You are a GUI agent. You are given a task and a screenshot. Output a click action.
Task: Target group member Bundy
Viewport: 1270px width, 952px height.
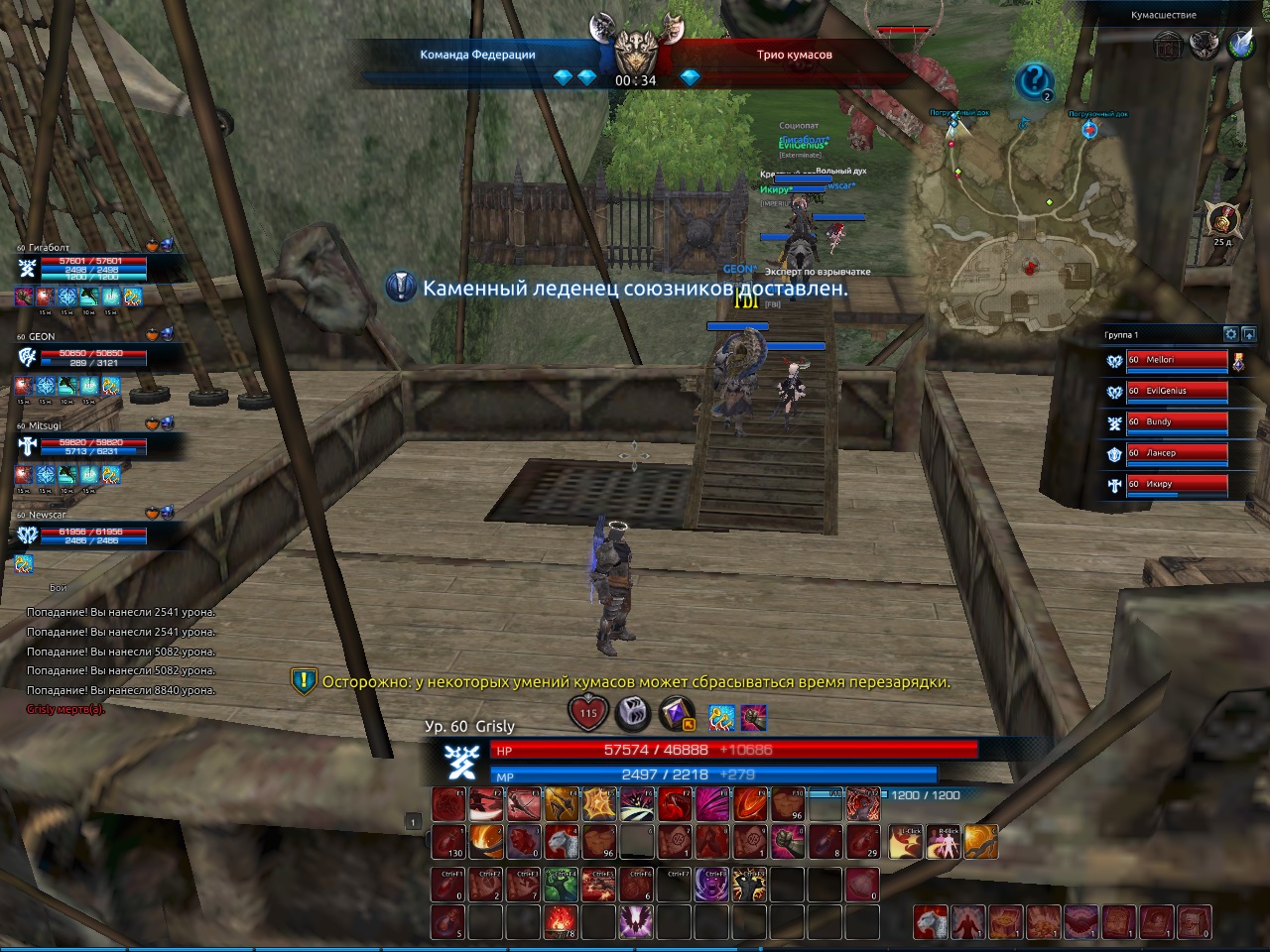tap(1176, 422)
